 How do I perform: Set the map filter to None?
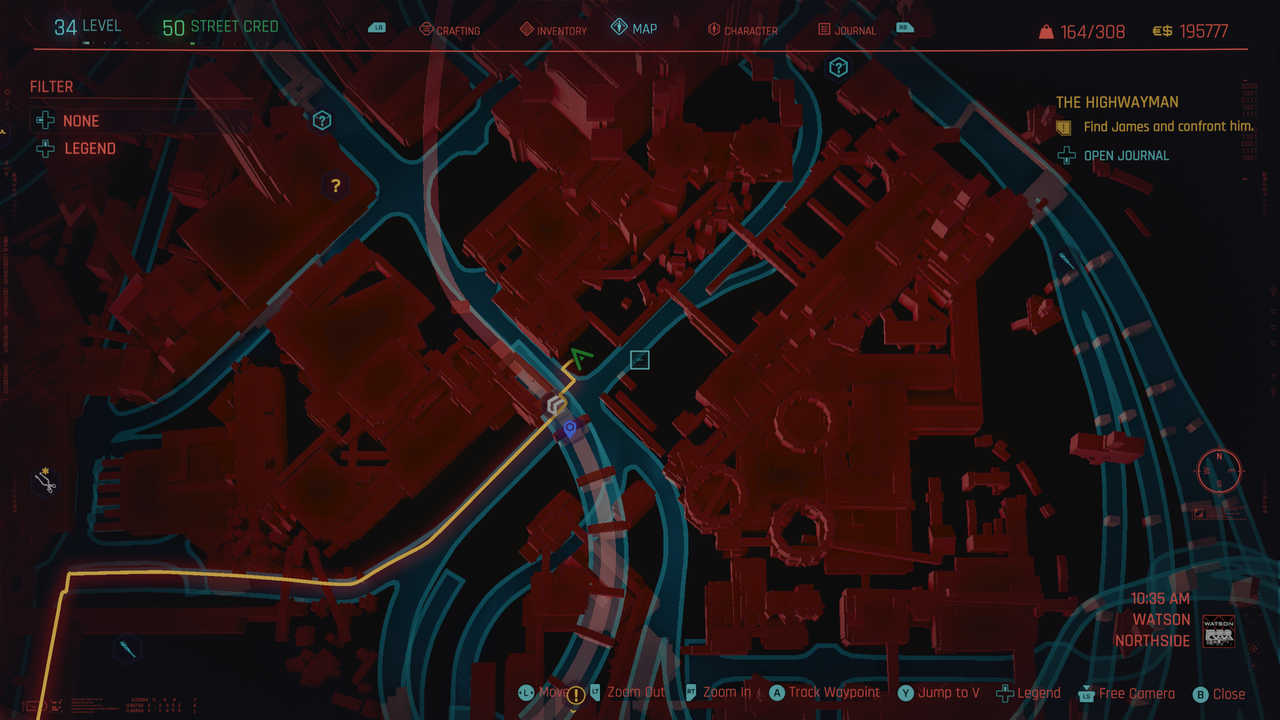[80, 121]
